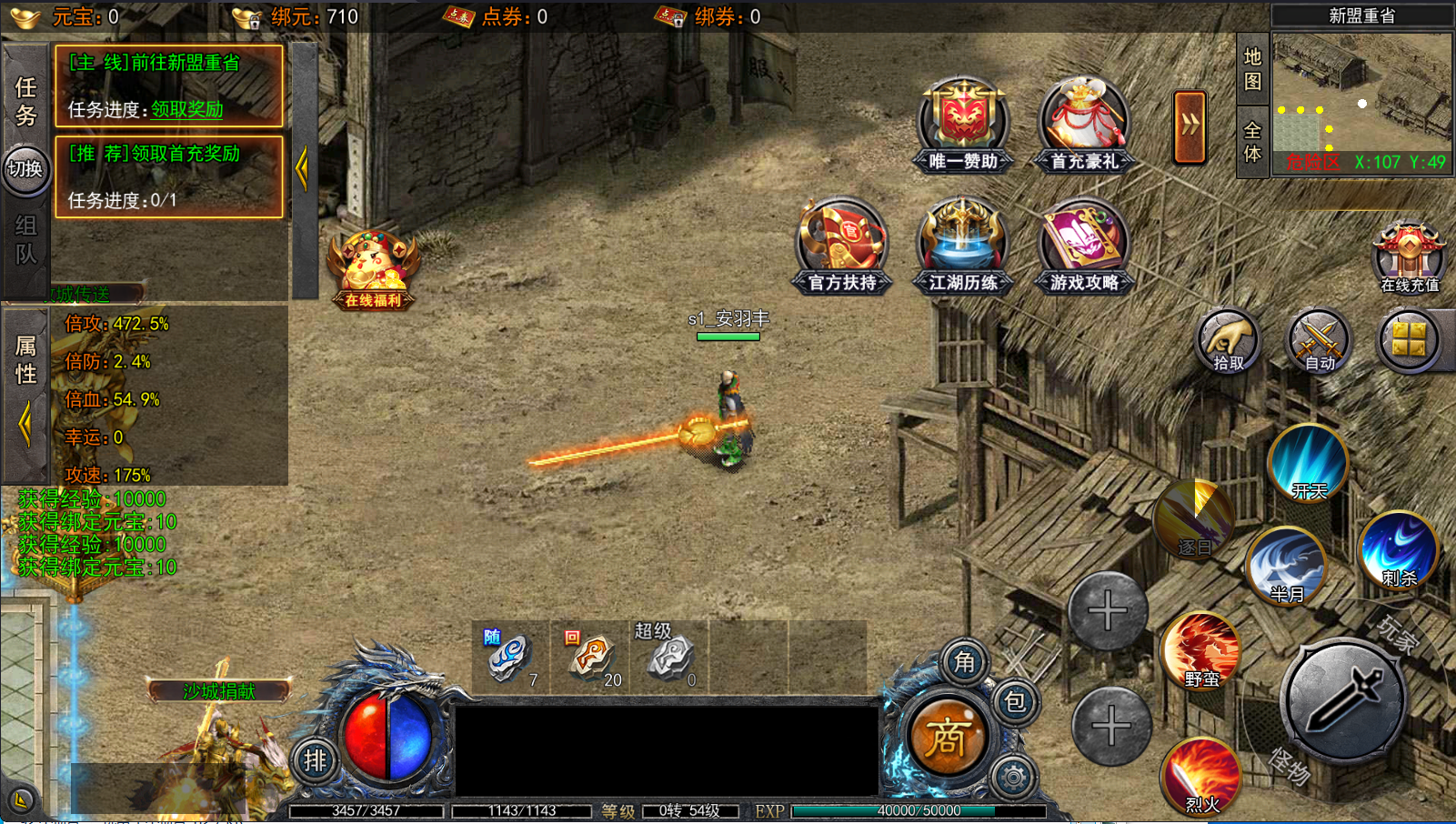1456x824 pixels.
Task: Click the main quest 领取奖励 link
Action: [187, 110]
